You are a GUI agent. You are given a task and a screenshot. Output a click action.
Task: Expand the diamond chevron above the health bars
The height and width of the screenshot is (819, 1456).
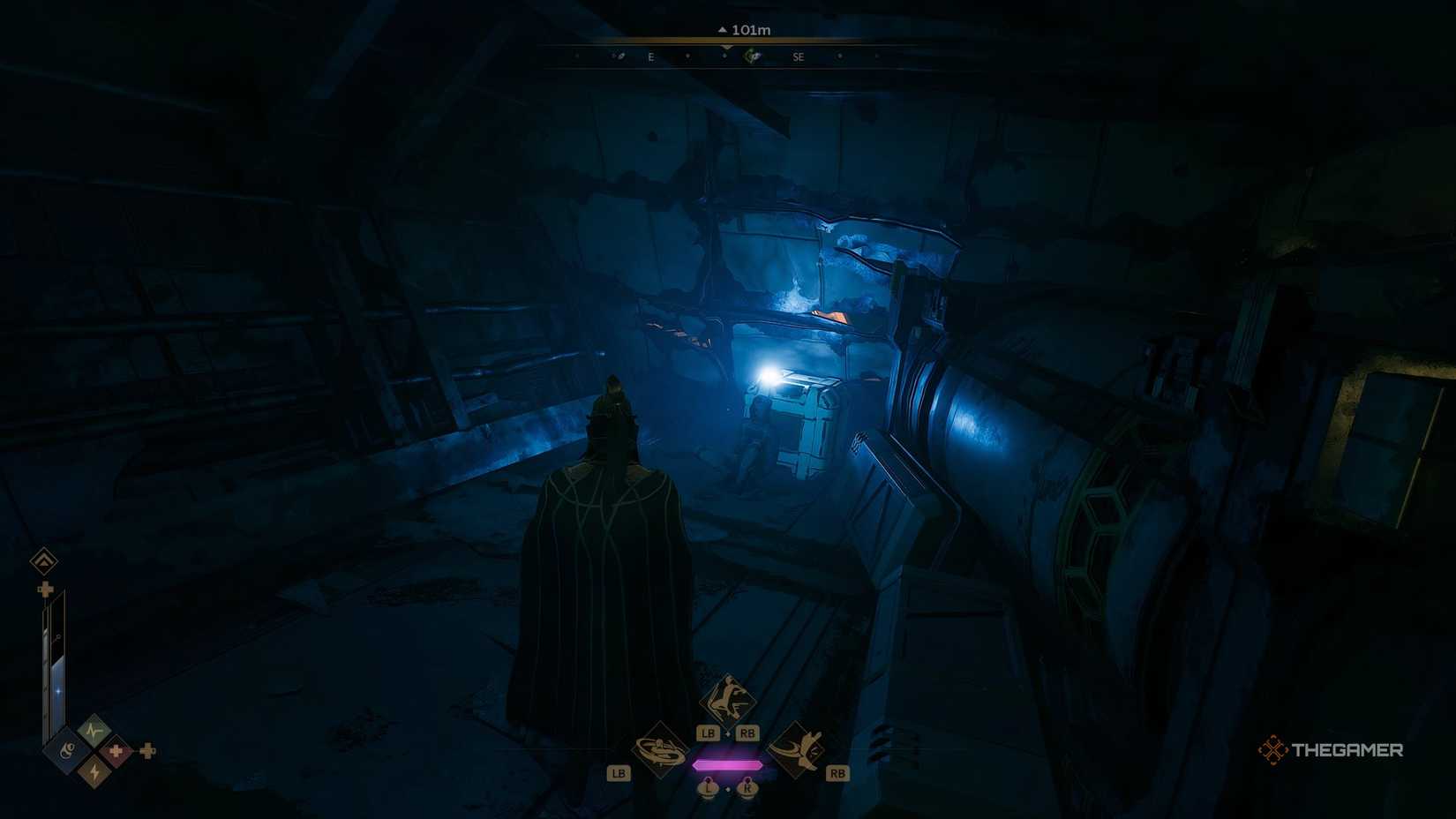point(43,560)
